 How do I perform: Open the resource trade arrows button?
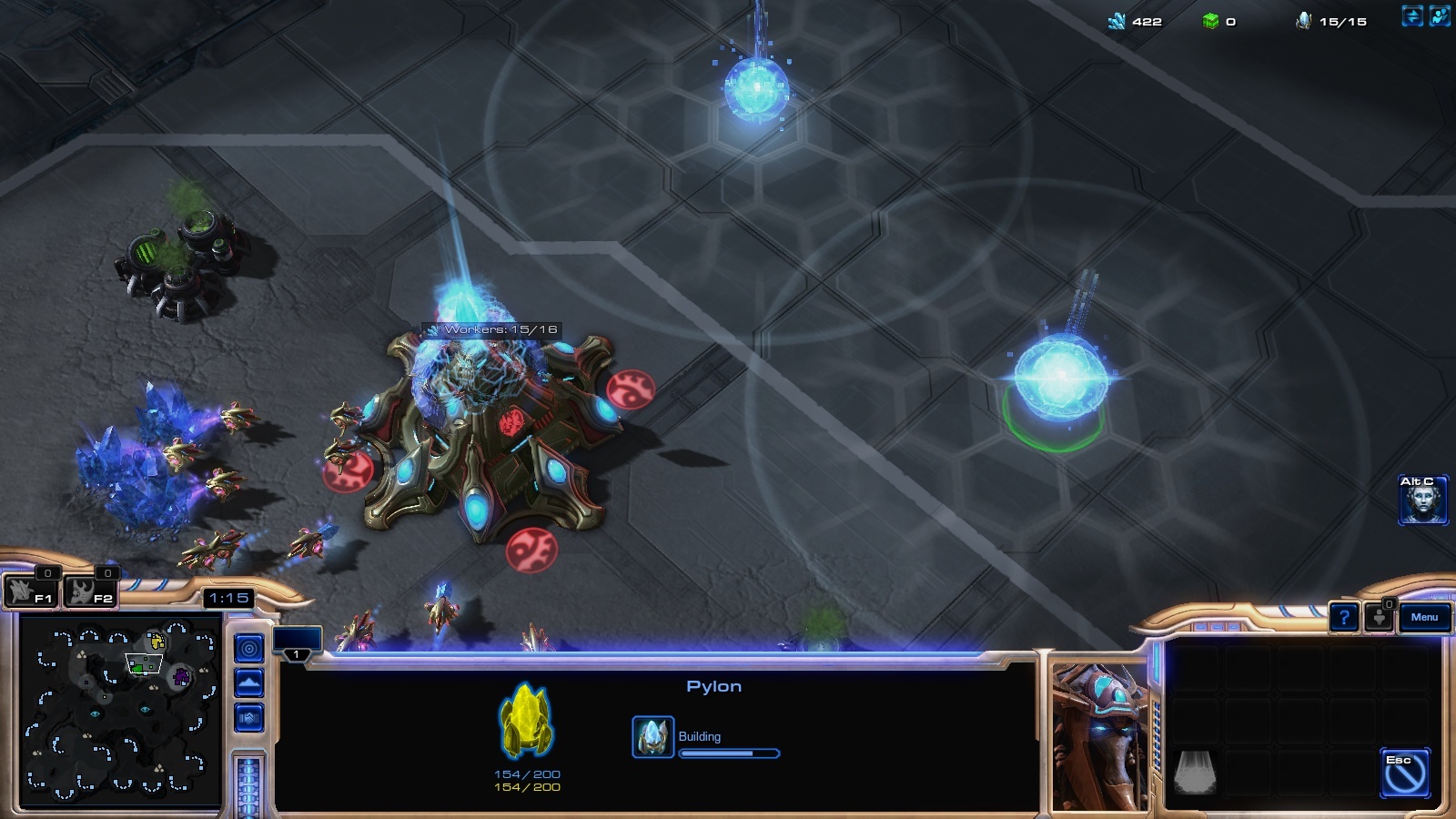[1412, 16]
